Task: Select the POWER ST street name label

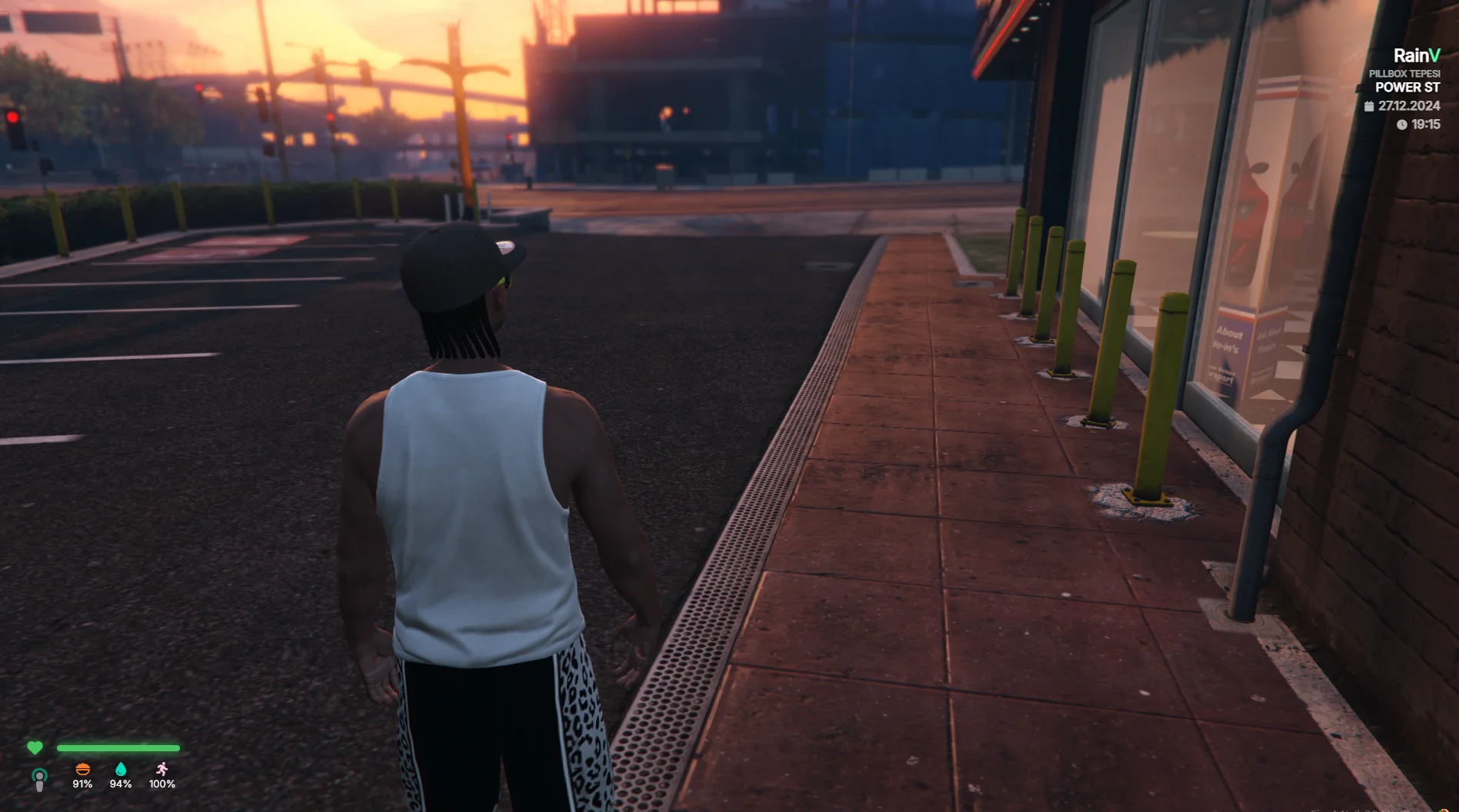Action: pos(1407,88)
